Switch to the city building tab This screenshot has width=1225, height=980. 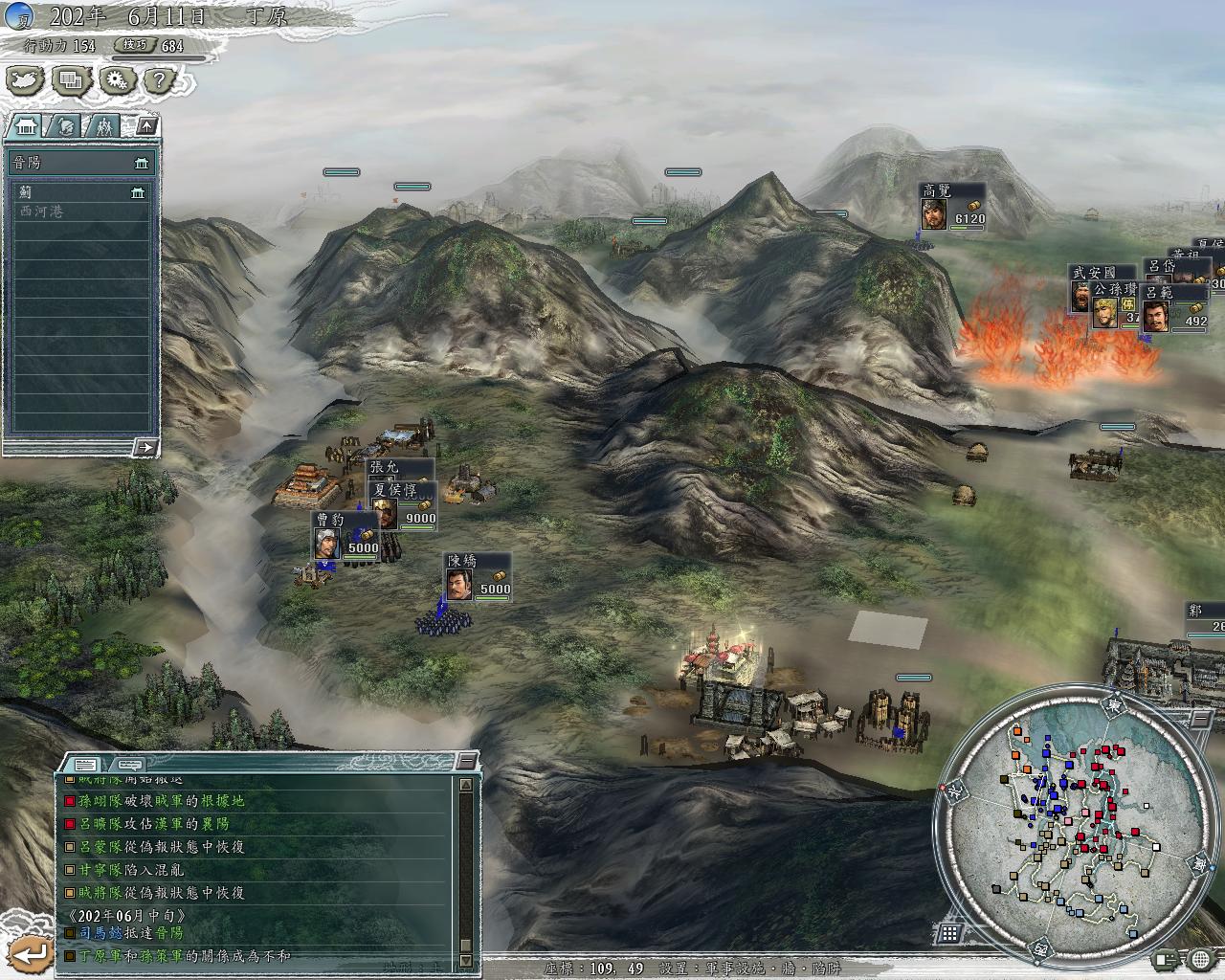coord(28,125)
